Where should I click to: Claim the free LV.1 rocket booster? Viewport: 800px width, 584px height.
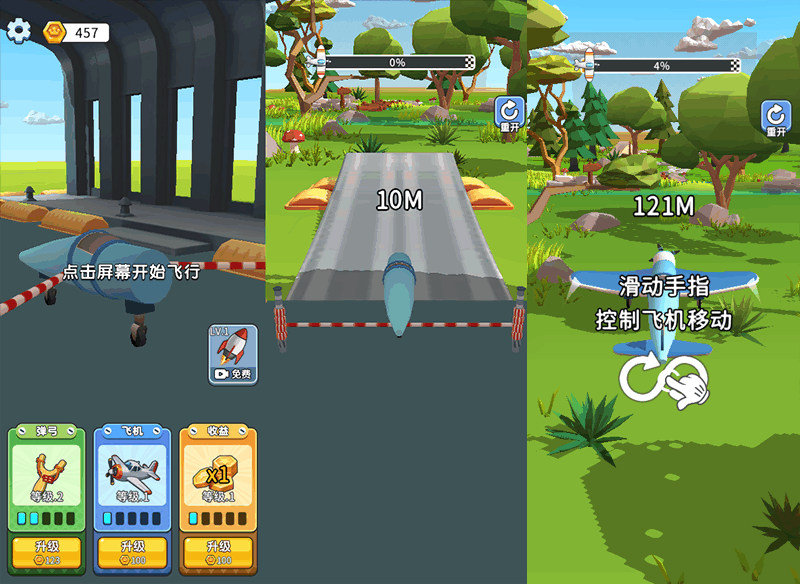tap(233, 355)
